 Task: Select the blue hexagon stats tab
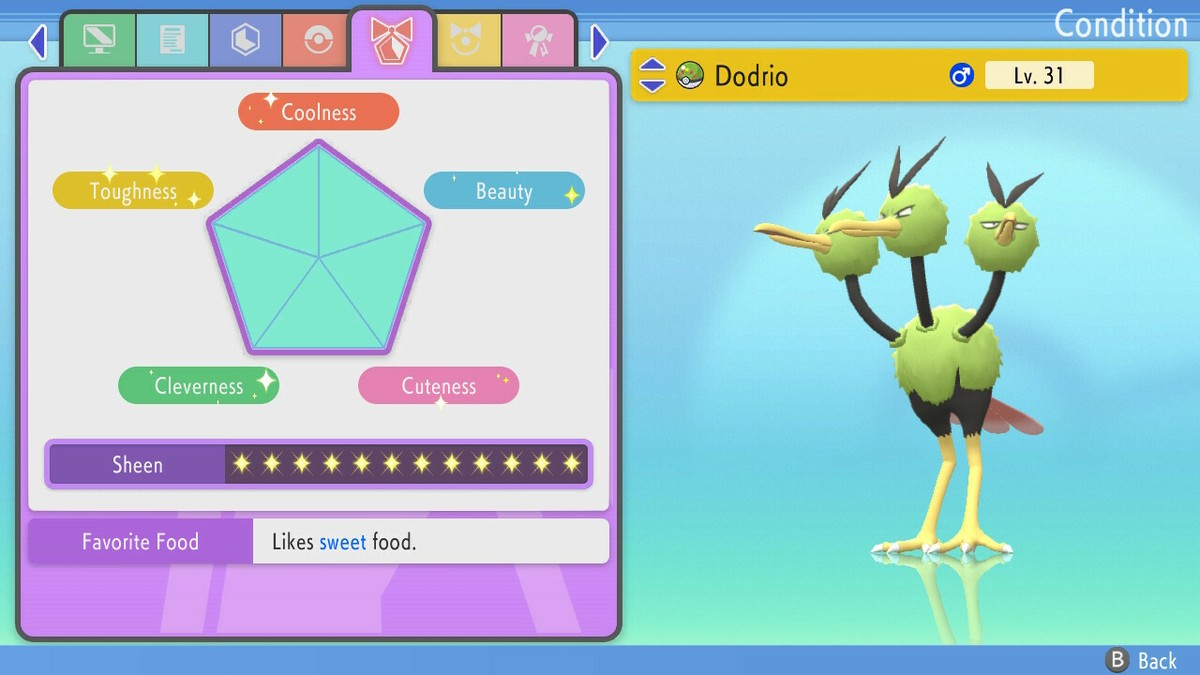click(x=245, y=40)
